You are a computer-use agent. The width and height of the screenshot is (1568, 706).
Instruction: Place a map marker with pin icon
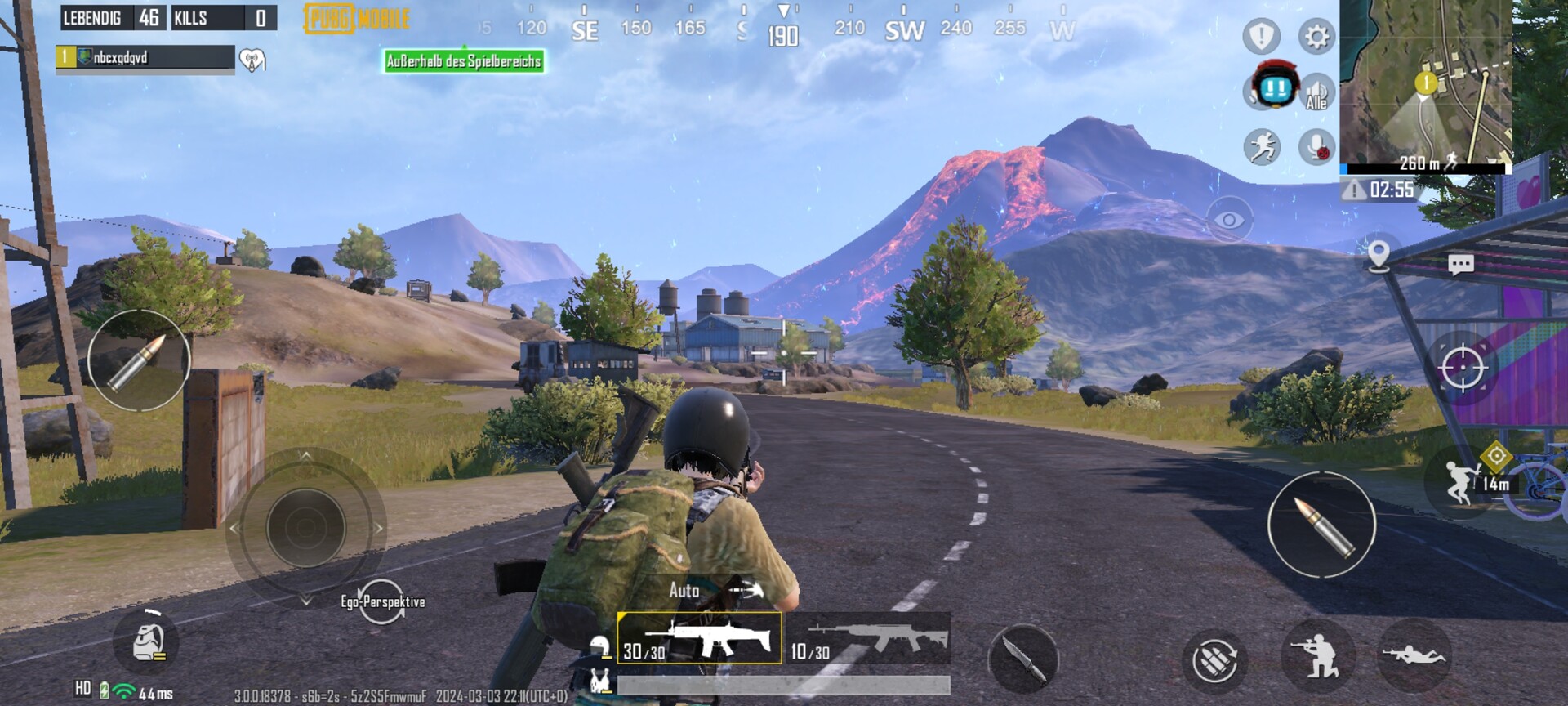point(1379,255)
